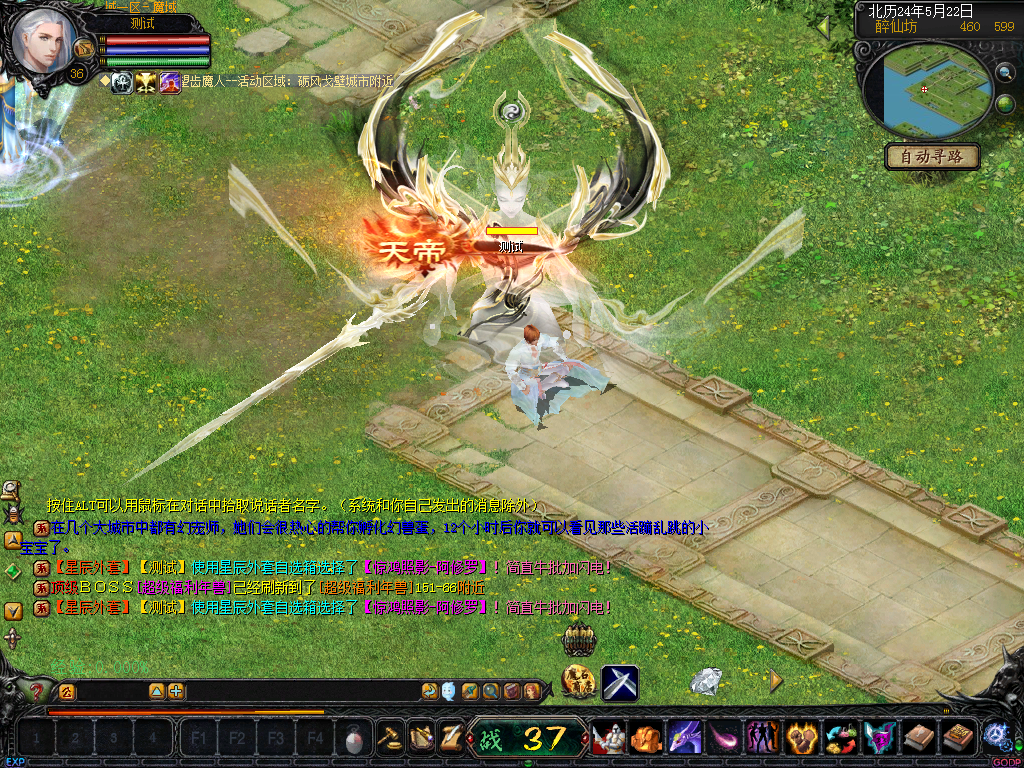The height and width of the screenshot is (768, 1024).
Task: Open the red question mark help button
Action: point(37,691)
